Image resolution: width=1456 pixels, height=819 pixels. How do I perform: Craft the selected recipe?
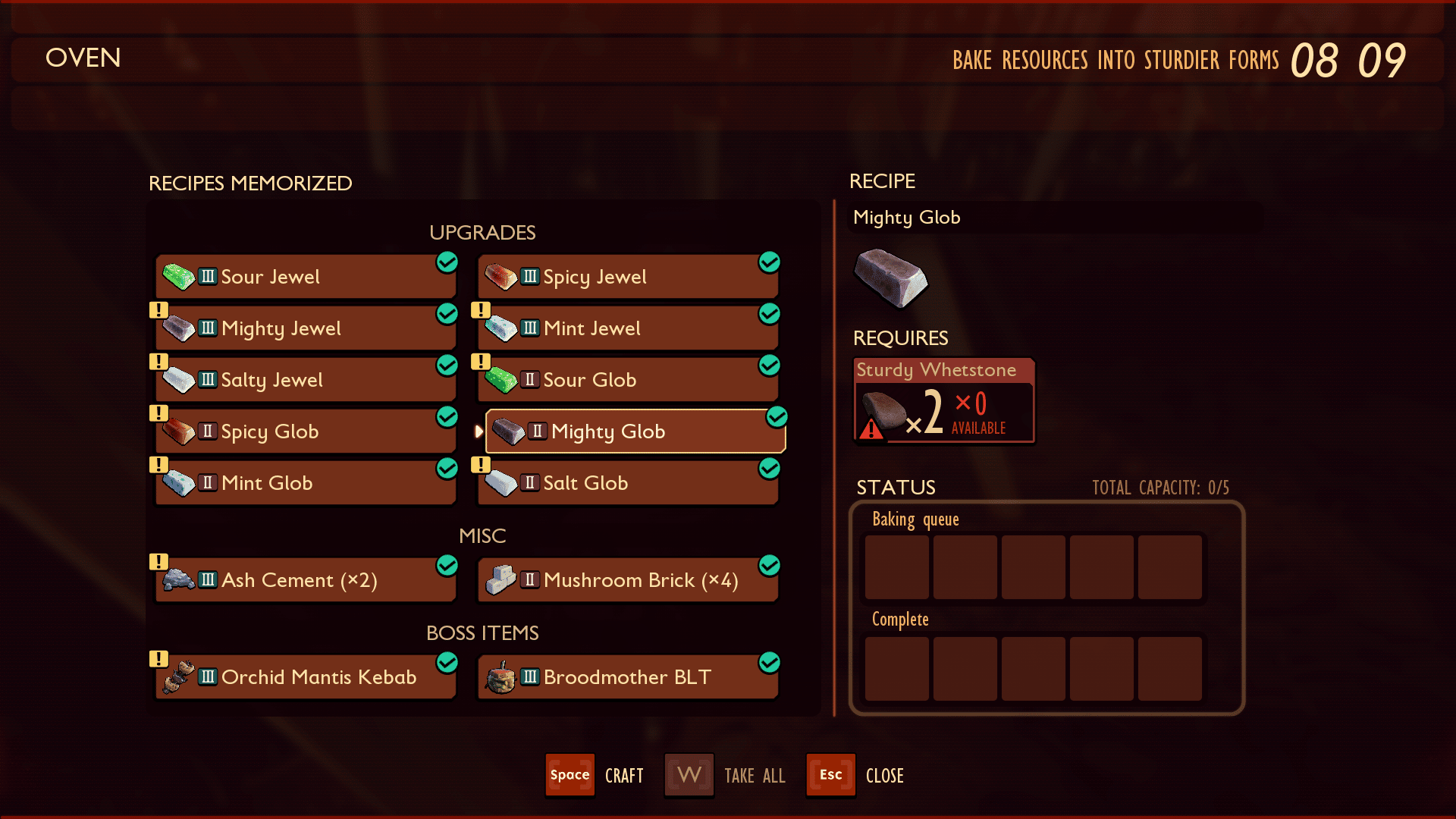click(570, 775)
